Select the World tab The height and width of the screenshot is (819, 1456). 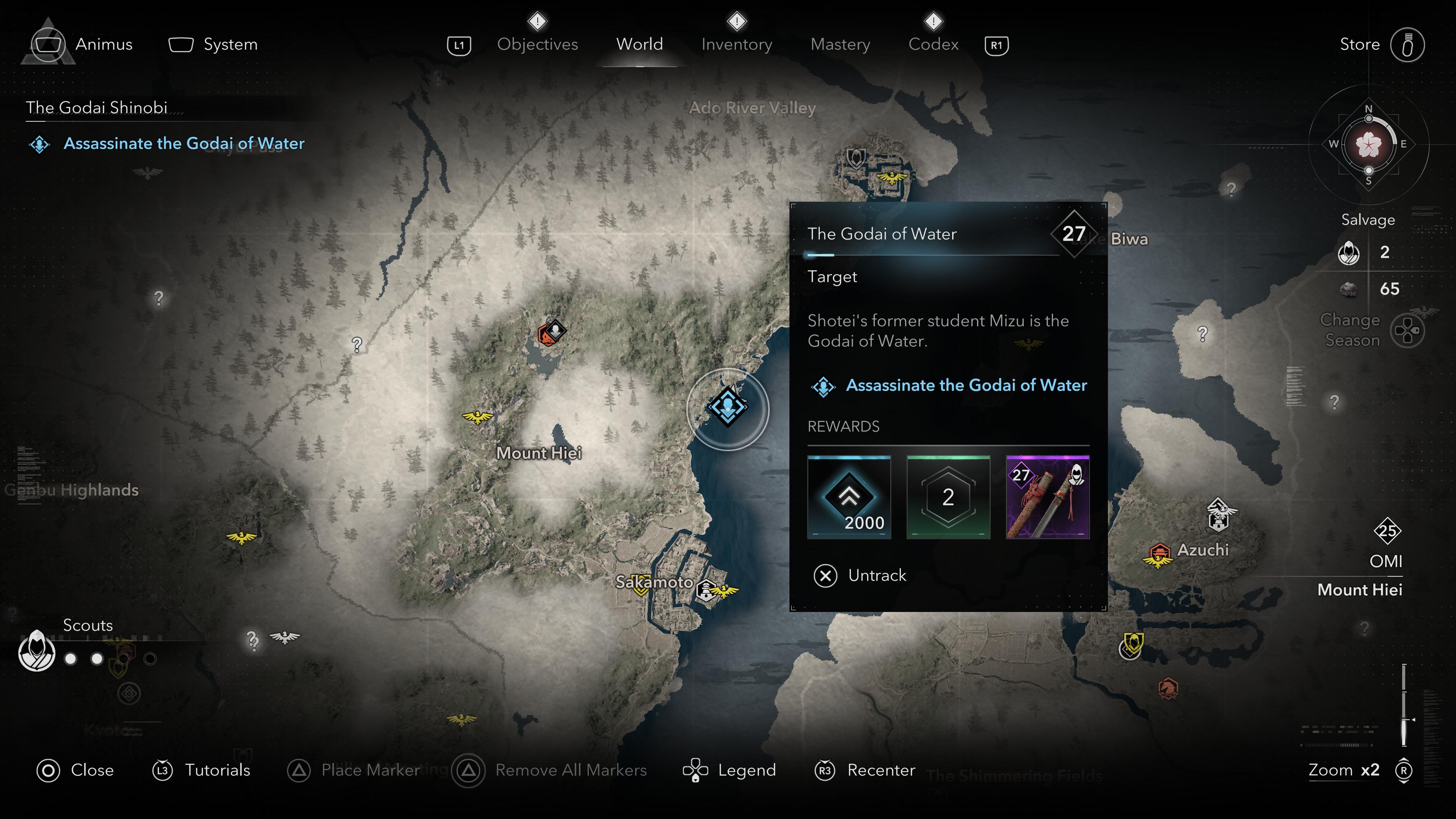639,44
